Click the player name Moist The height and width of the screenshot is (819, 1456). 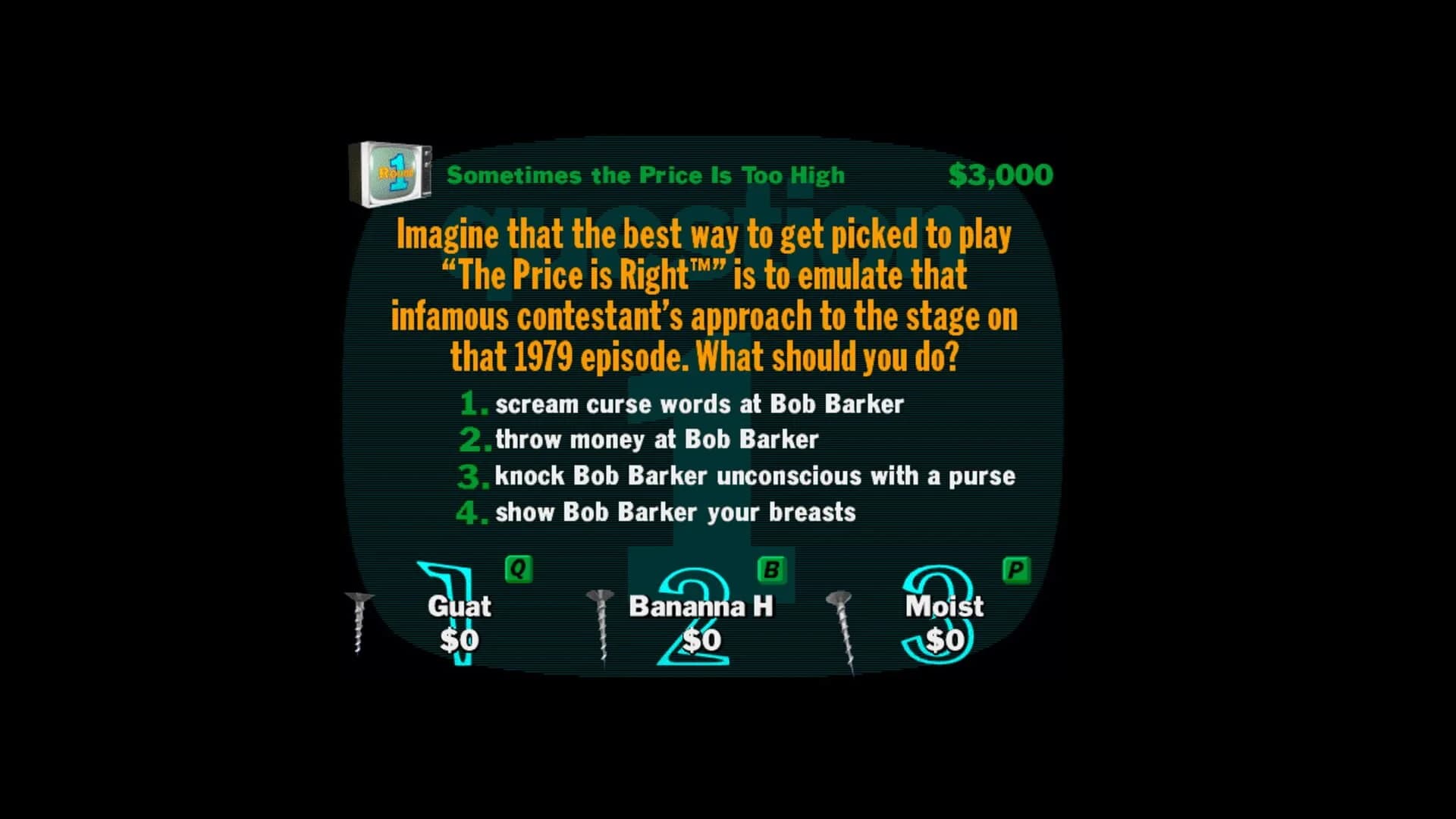[944, 606]
